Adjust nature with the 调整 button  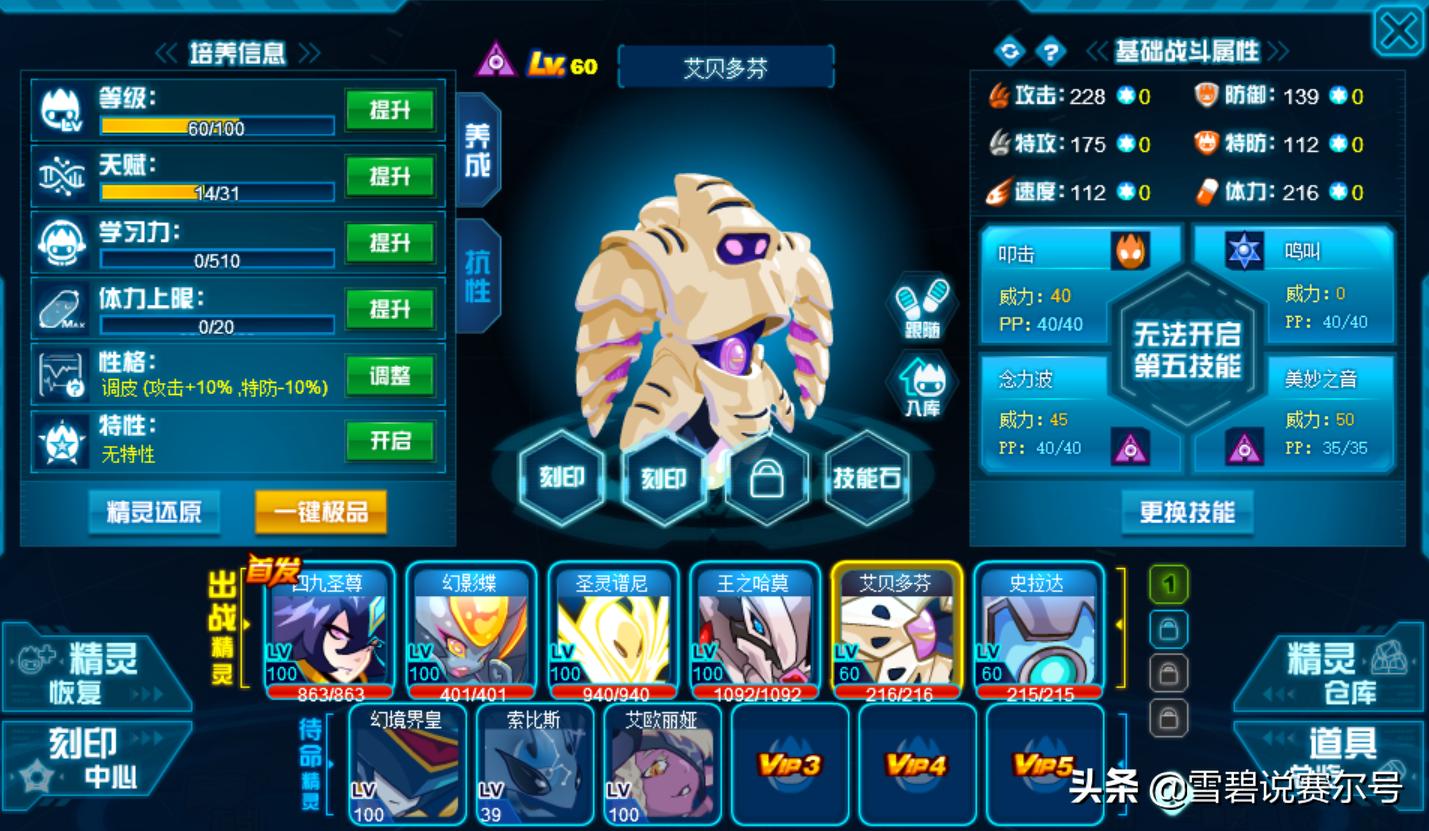point(390,376)
